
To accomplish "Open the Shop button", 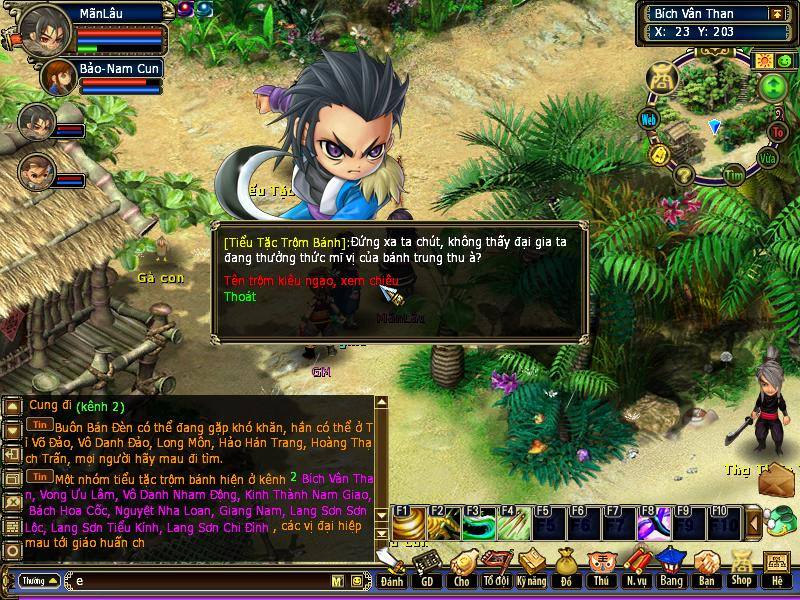I will (x=741, y=569).
